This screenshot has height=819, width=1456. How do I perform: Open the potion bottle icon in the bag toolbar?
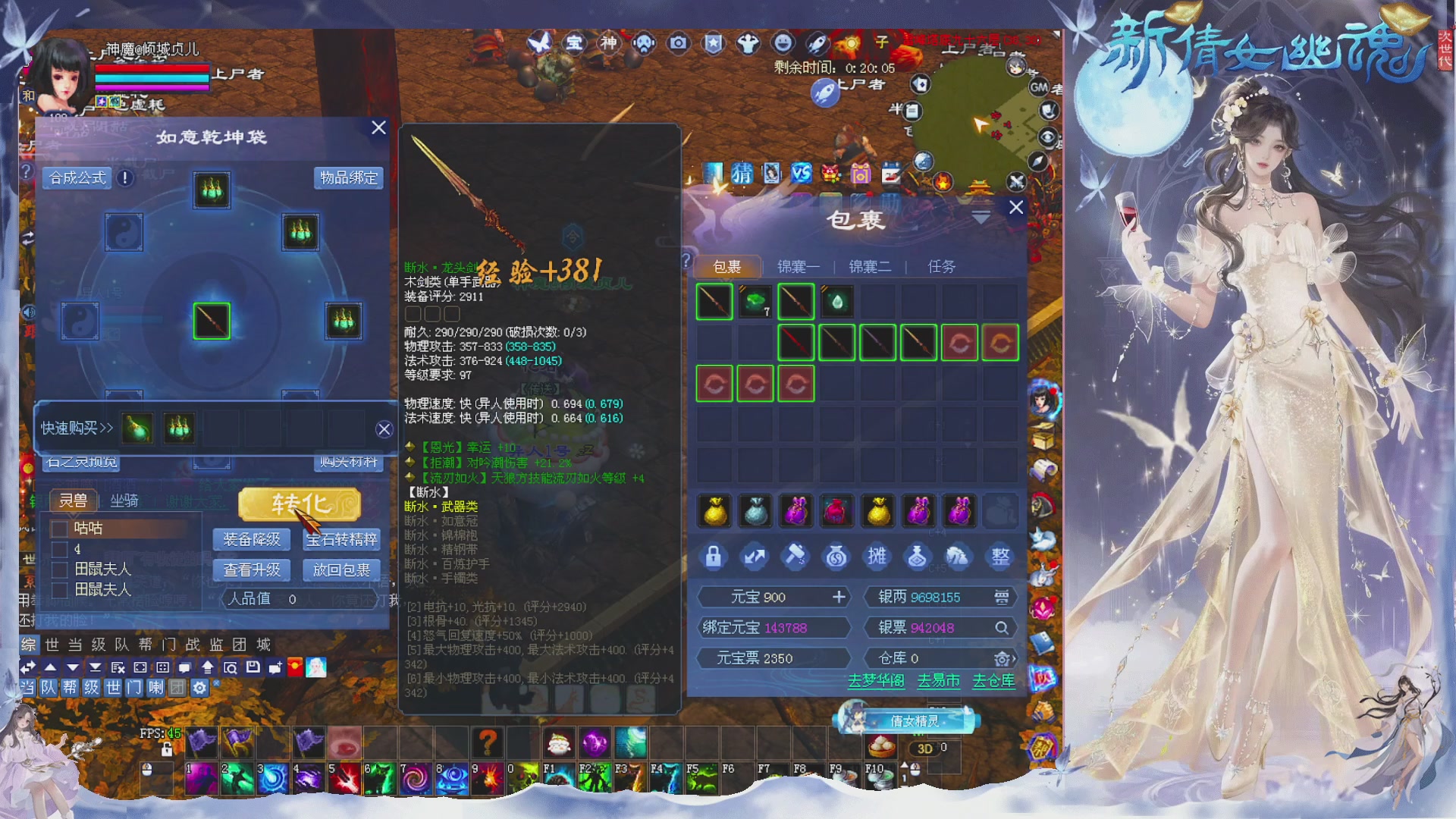pos(918,556)
